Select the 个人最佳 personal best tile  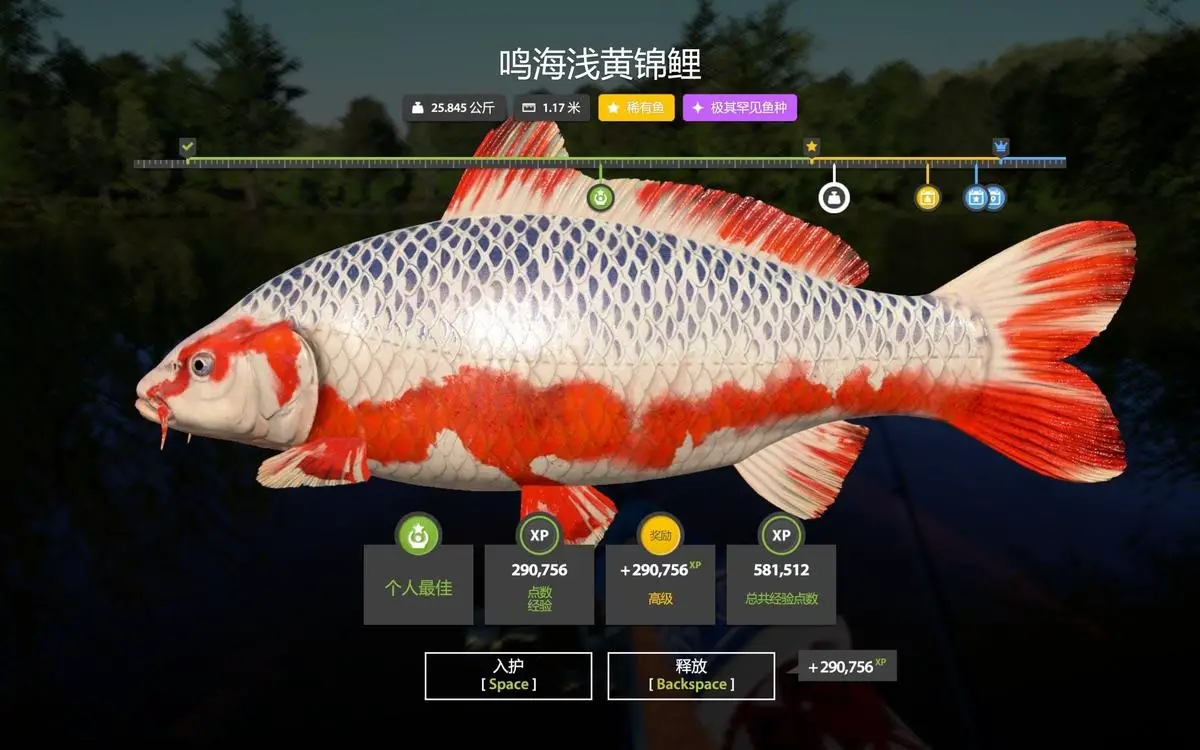pos(418,584)
